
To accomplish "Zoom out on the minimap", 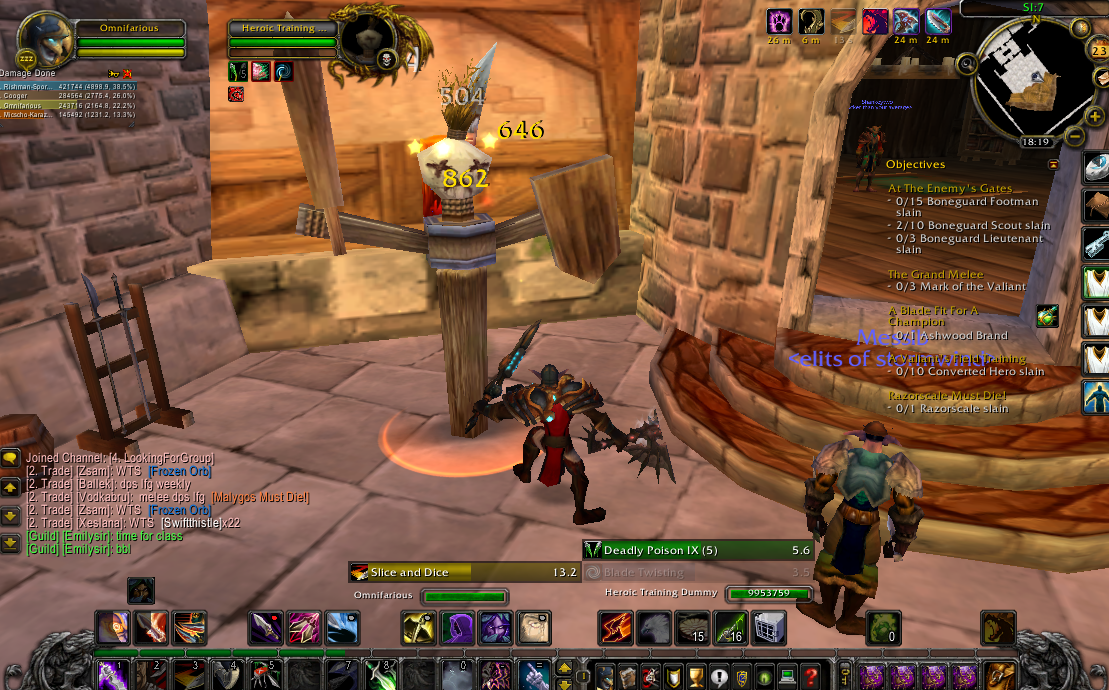I will 1074,135.
